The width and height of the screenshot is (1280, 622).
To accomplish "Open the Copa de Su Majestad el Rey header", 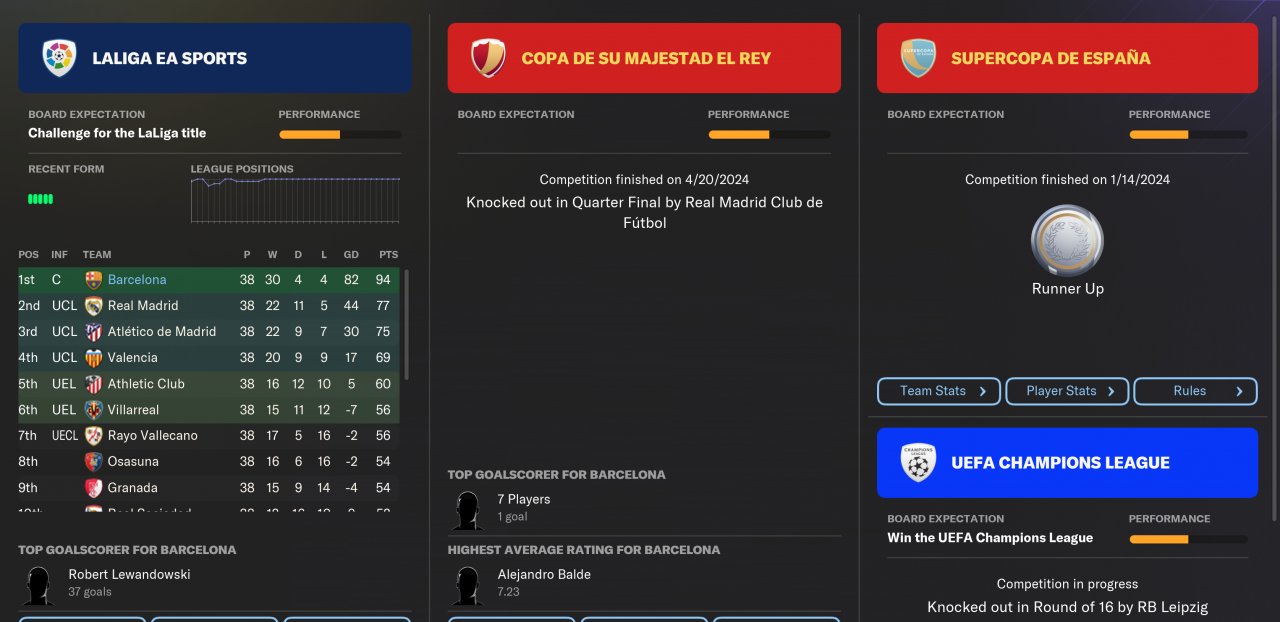I will pyautogui.click(x=644, y=58).
